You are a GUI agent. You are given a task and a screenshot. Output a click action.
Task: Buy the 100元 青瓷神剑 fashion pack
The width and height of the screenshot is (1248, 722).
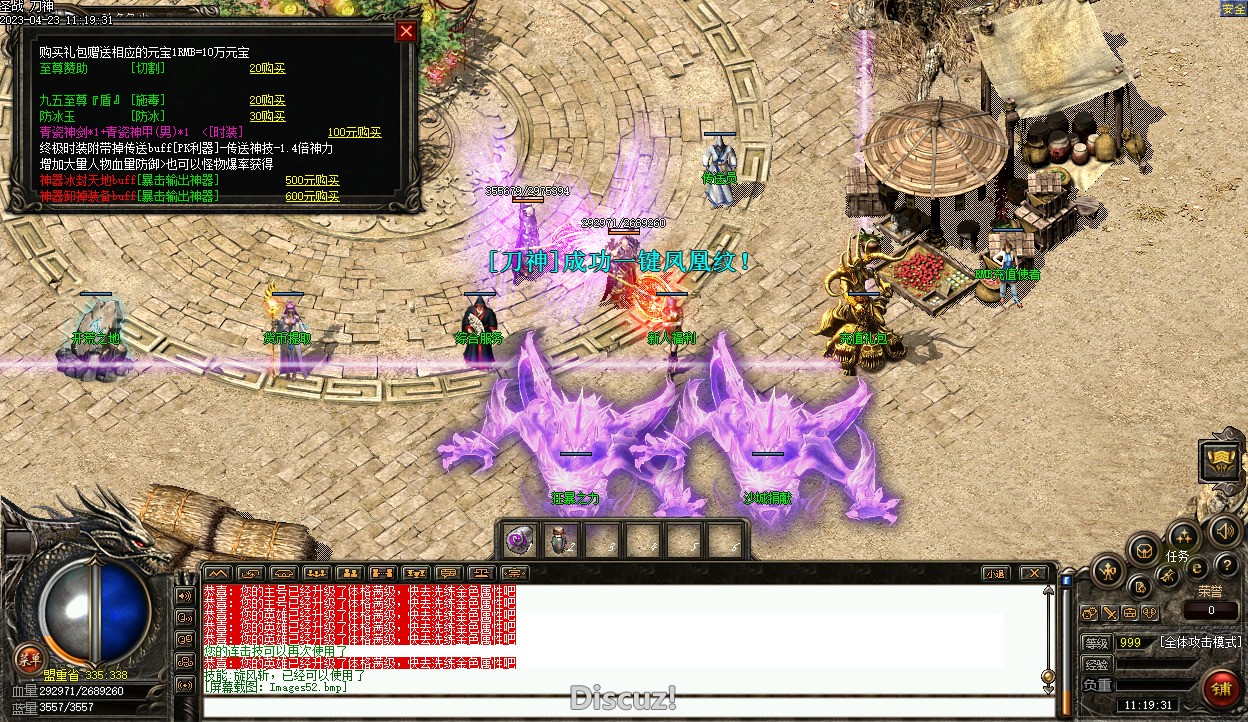click(x=354, y=132)
